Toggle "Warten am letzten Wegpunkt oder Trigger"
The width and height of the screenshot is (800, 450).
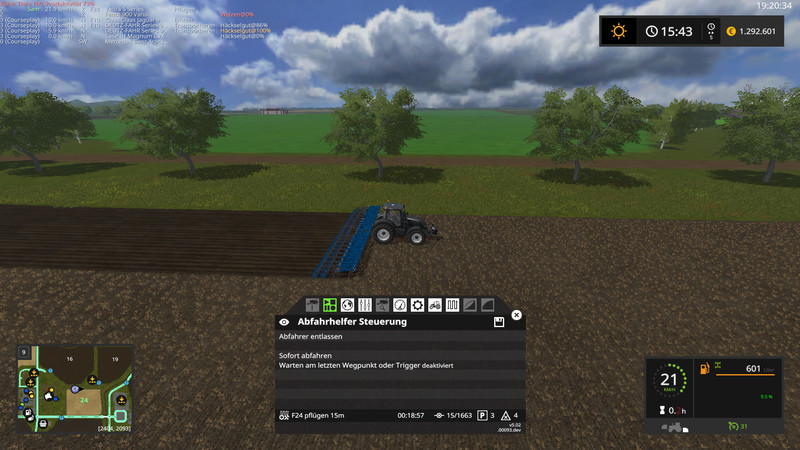tap(365, 365)
